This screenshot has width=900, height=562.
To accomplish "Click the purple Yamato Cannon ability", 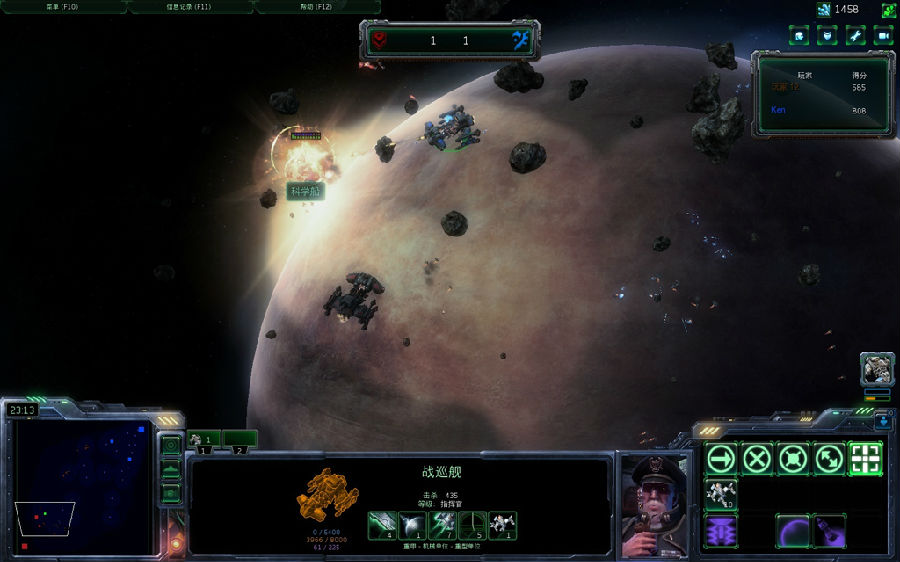I will click(721, 530).
